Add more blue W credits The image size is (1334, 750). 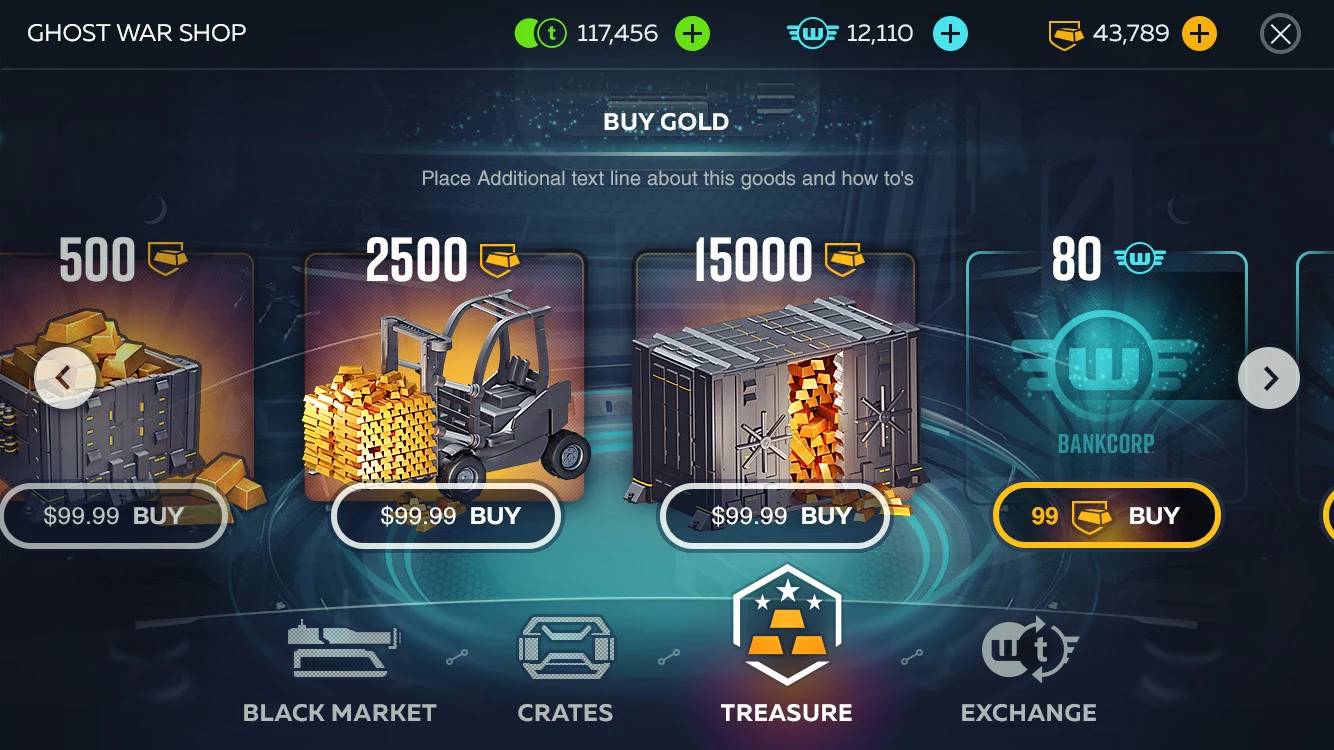pos(950,34)
